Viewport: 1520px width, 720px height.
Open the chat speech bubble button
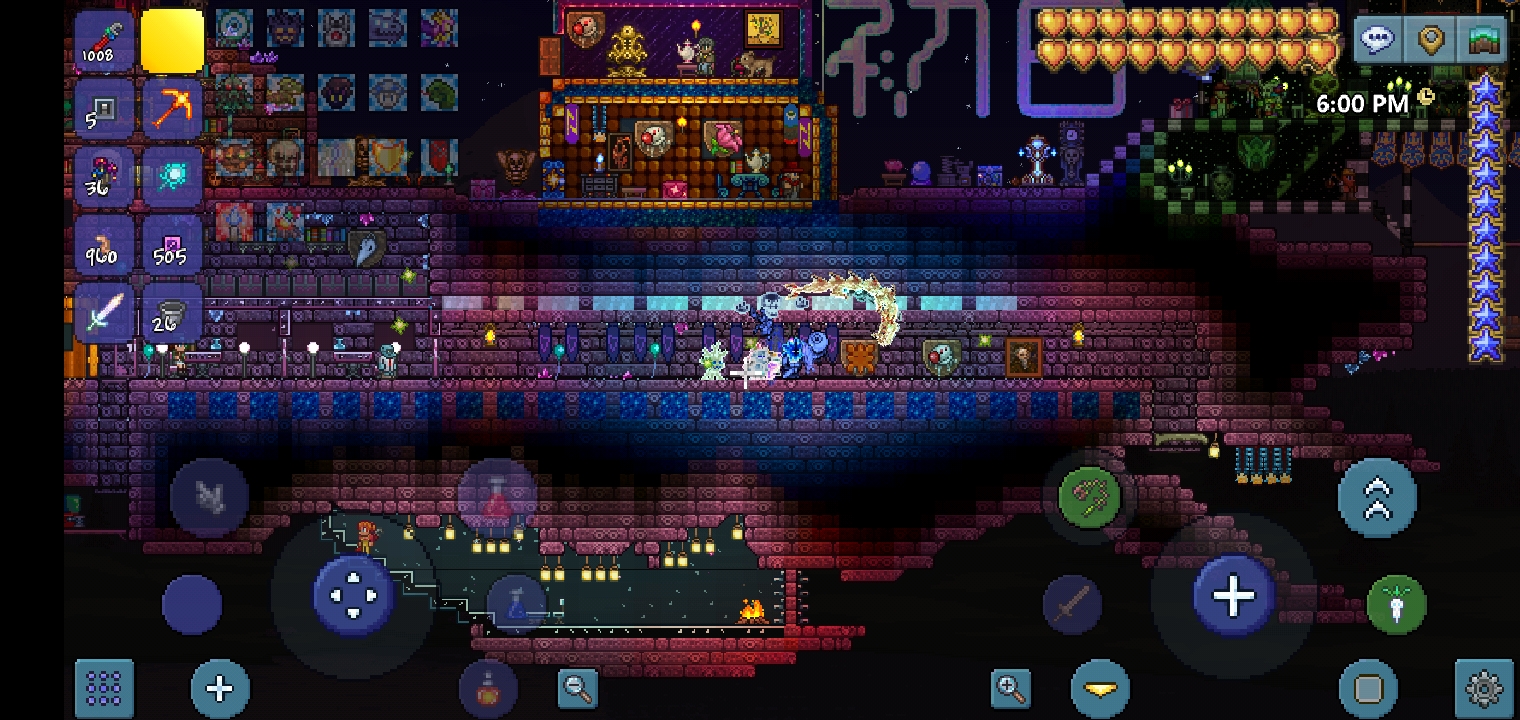click(x=1379, y=40)
